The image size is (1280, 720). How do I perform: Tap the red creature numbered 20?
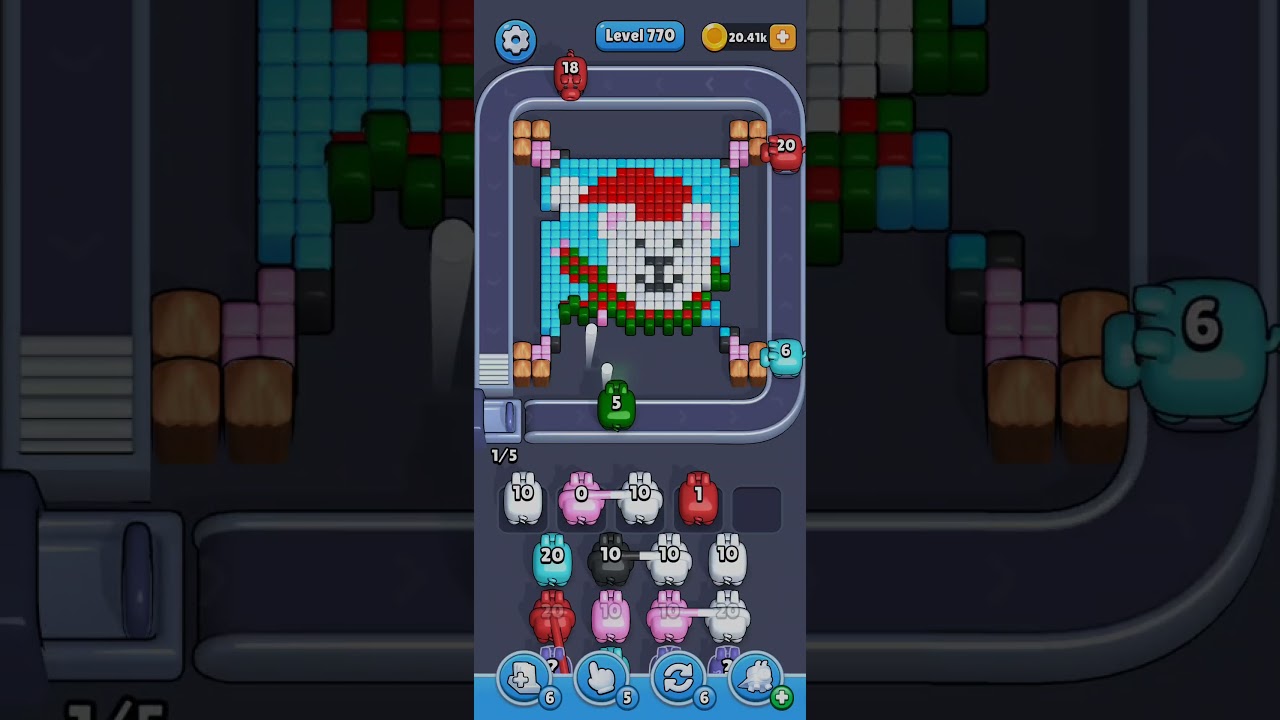click(x=786, y=151)
